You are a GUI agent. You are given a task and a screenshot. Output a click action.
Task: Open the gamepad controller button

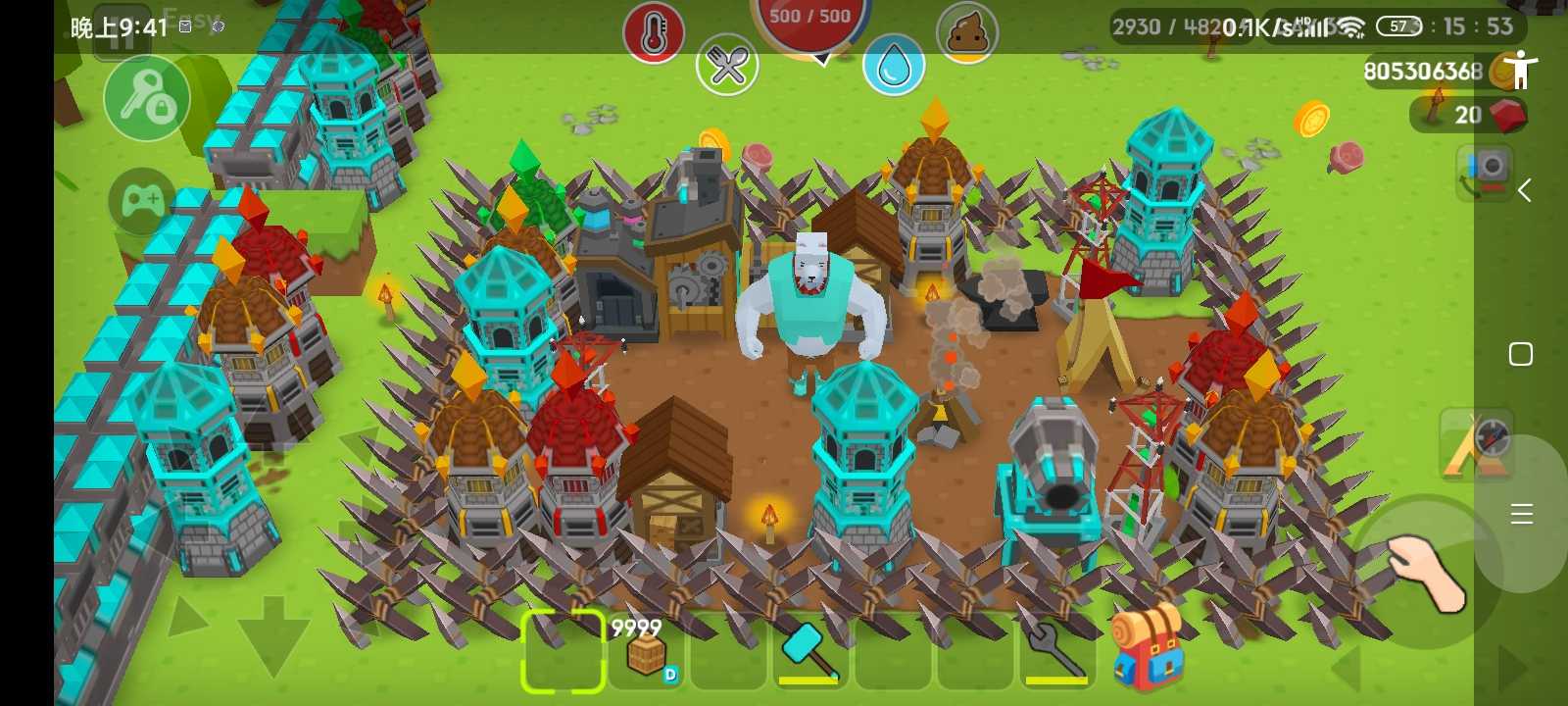pyautogui.click(x=143, y=202)
